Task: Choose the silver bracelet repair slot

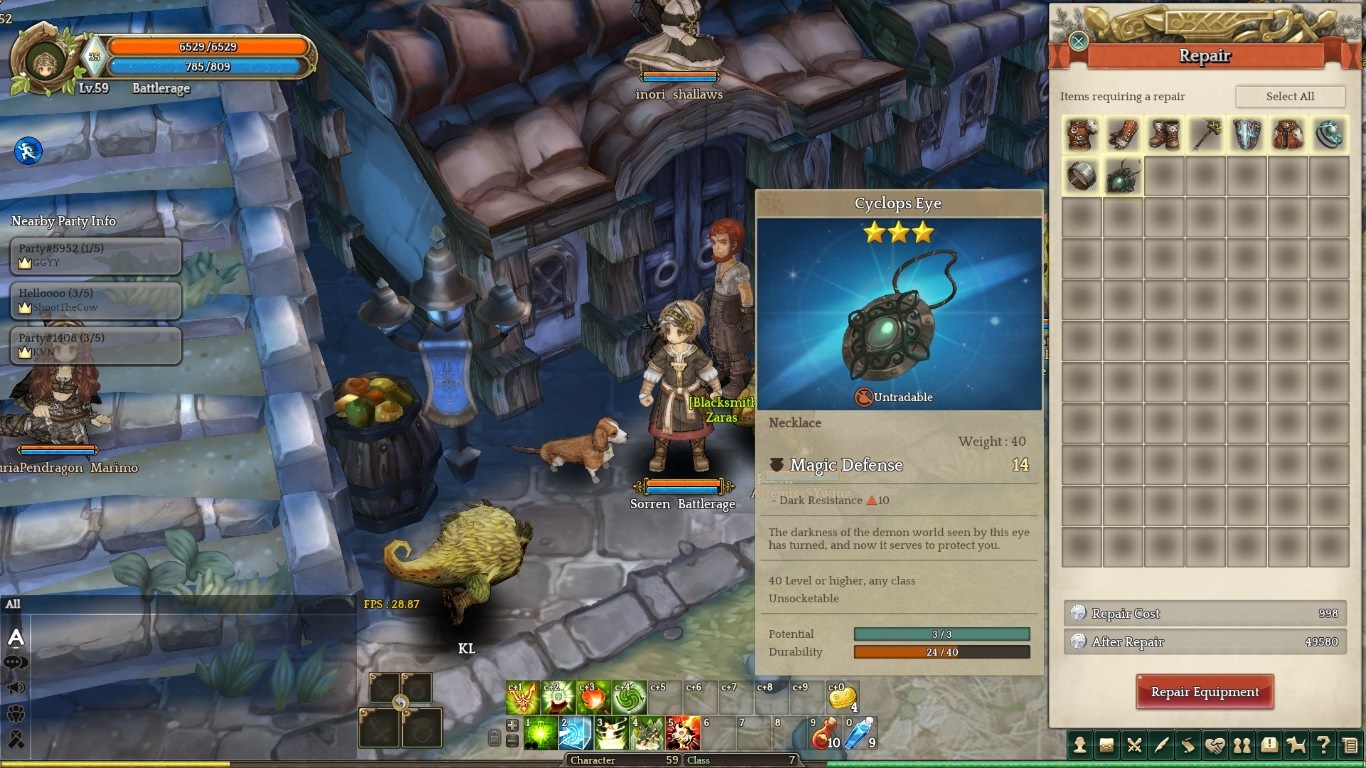Action: pyautogui.click(x=1082, y=176)
